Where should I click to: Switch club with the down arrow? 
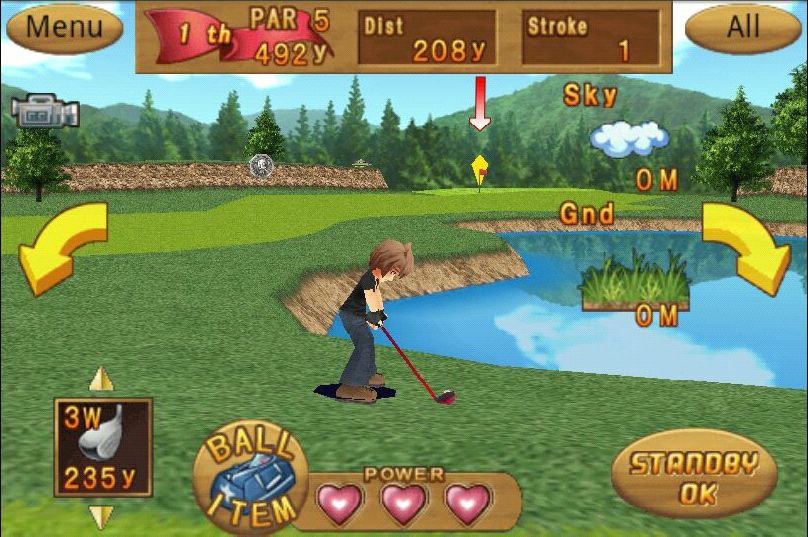[102, 516]
